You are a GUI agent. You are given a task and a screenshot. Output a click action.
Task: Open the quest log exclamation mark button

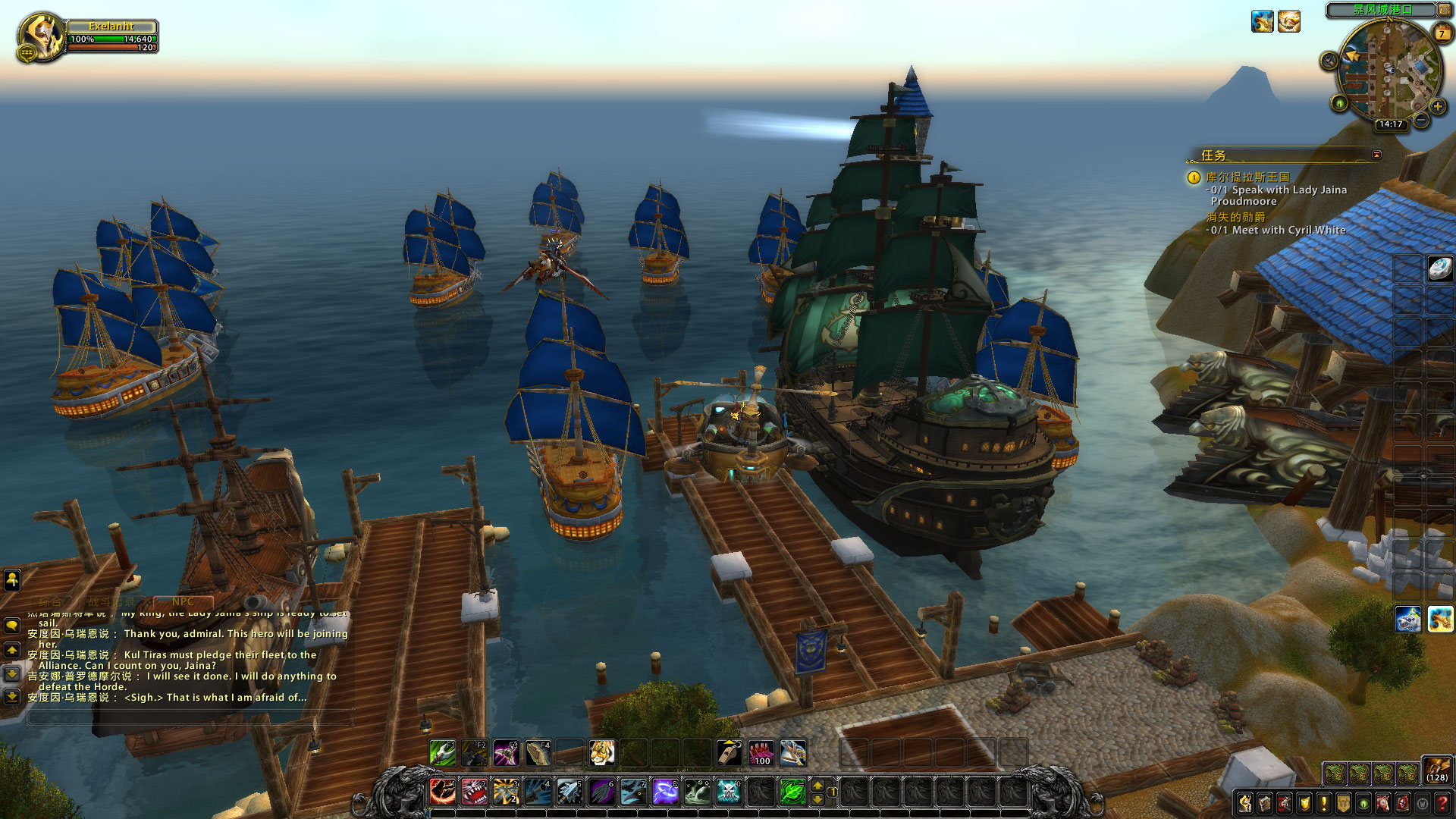tap(1324, 802)
